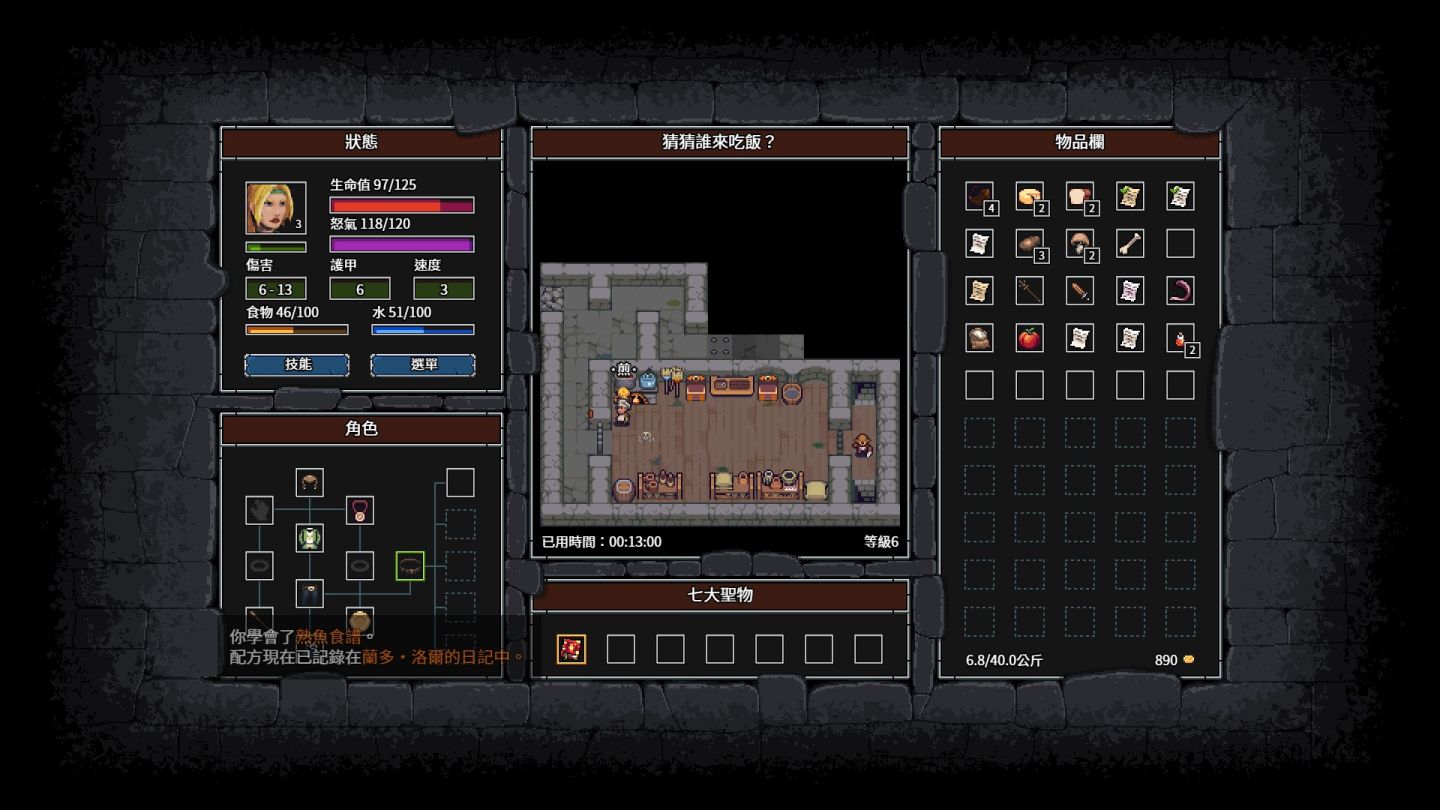
Task: Open the 技能 skills panel
Action: [x=297, y=365]
